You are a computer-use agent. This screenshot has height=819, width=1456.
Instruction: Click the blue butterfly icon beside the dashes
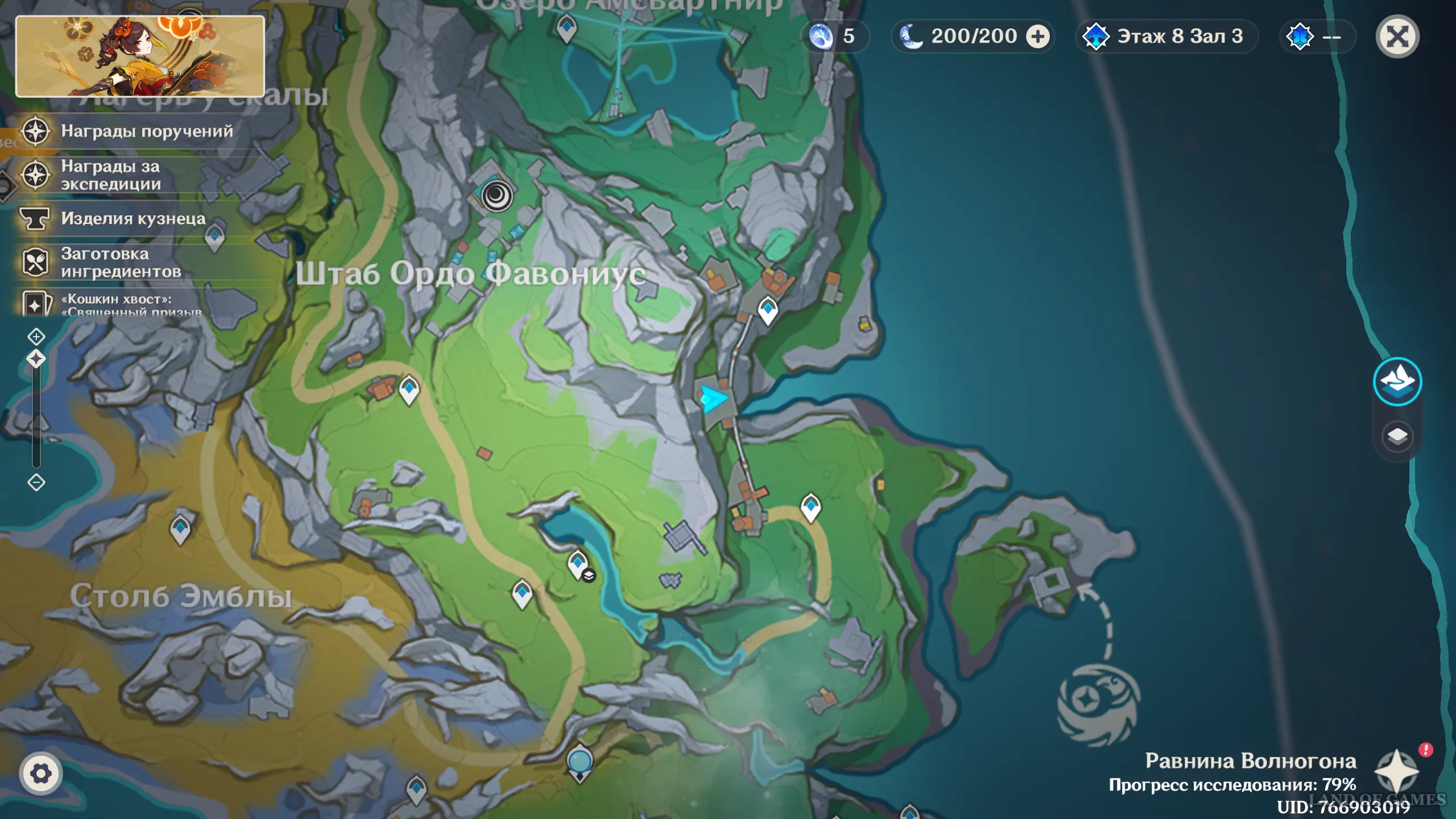click(1300, 37)
